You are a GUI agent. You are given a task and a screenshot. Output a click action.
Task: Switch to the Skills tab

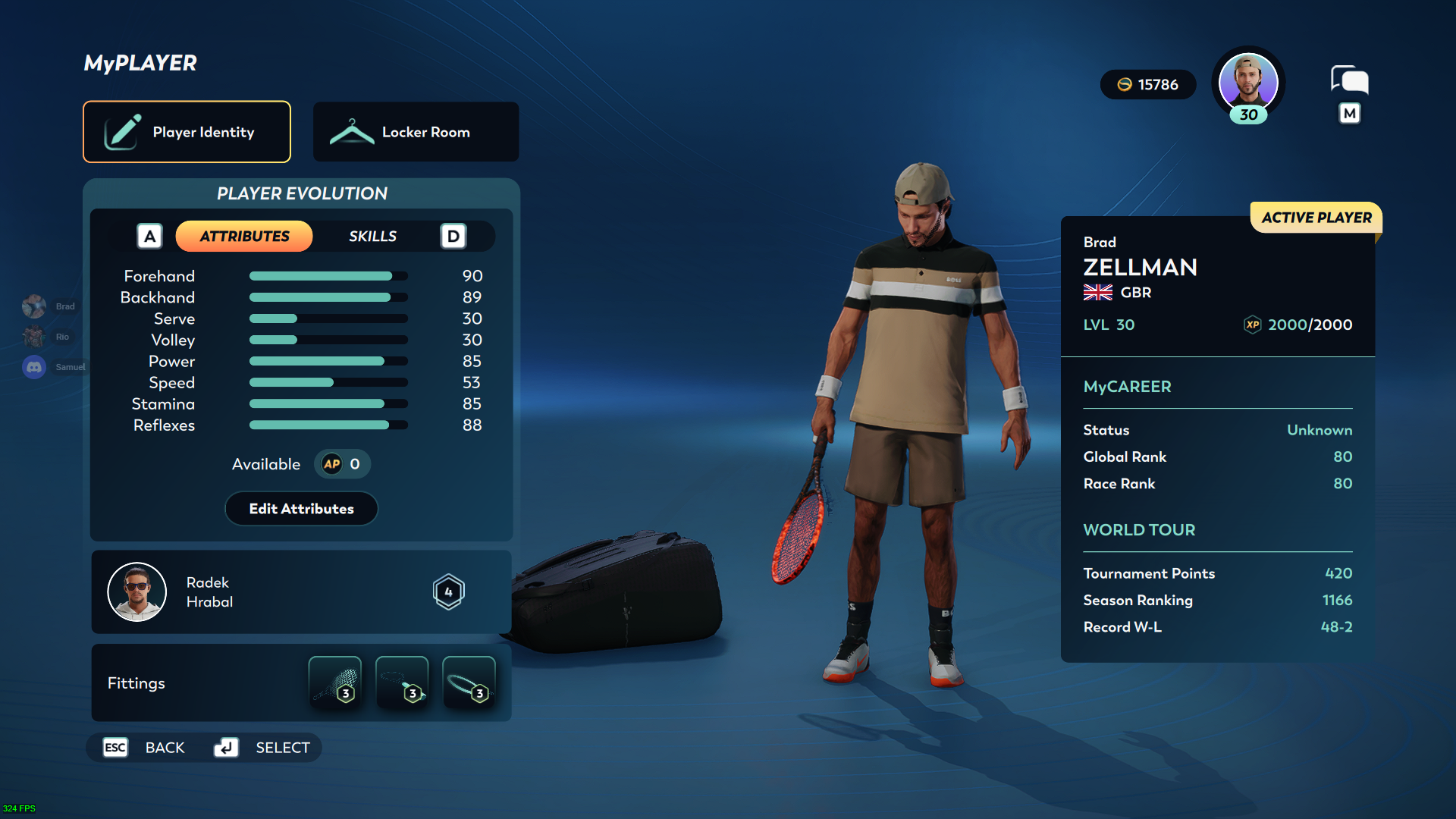click(x=372, y=237)
